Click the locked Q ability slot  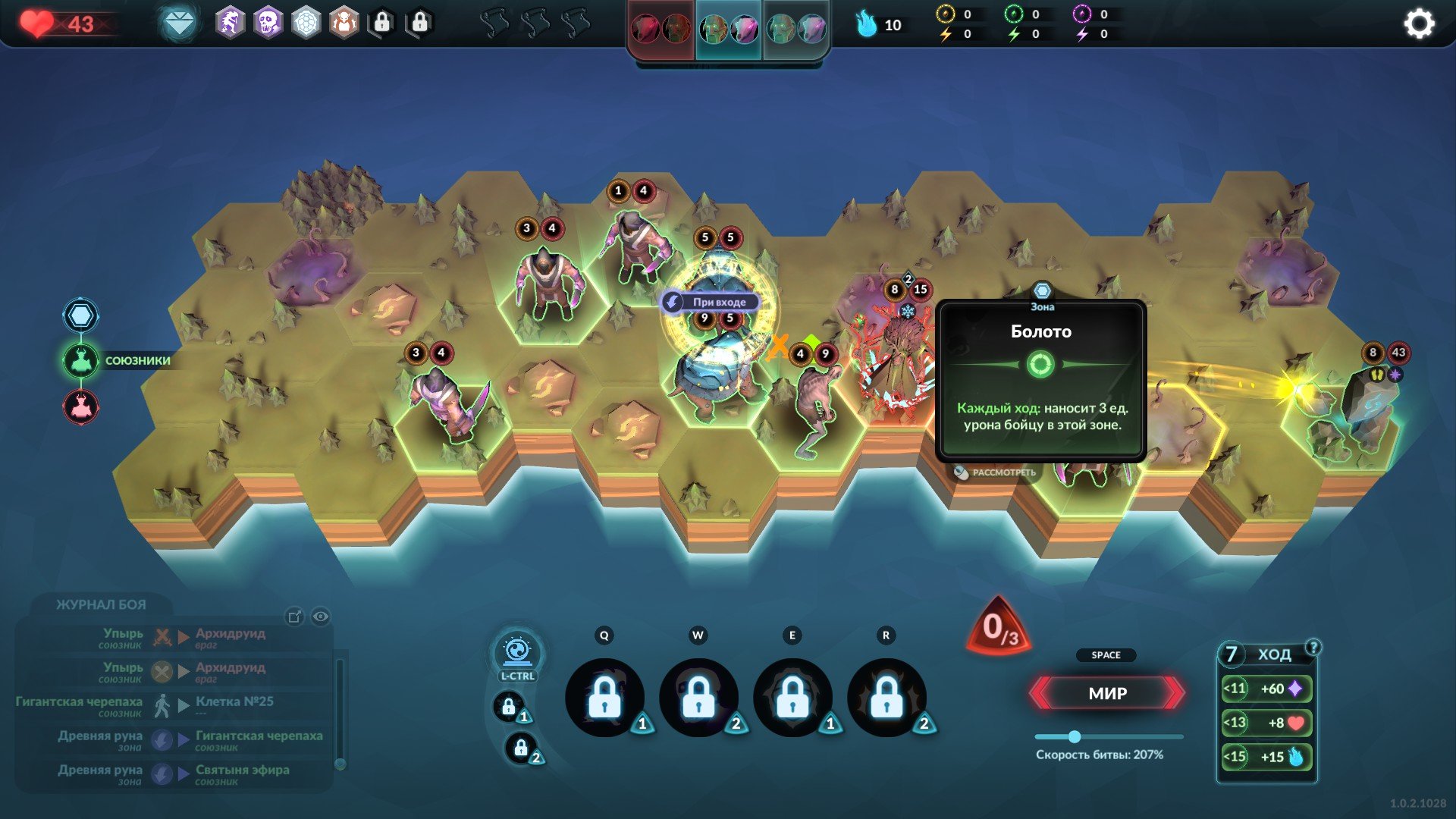[x=604, y=697]
